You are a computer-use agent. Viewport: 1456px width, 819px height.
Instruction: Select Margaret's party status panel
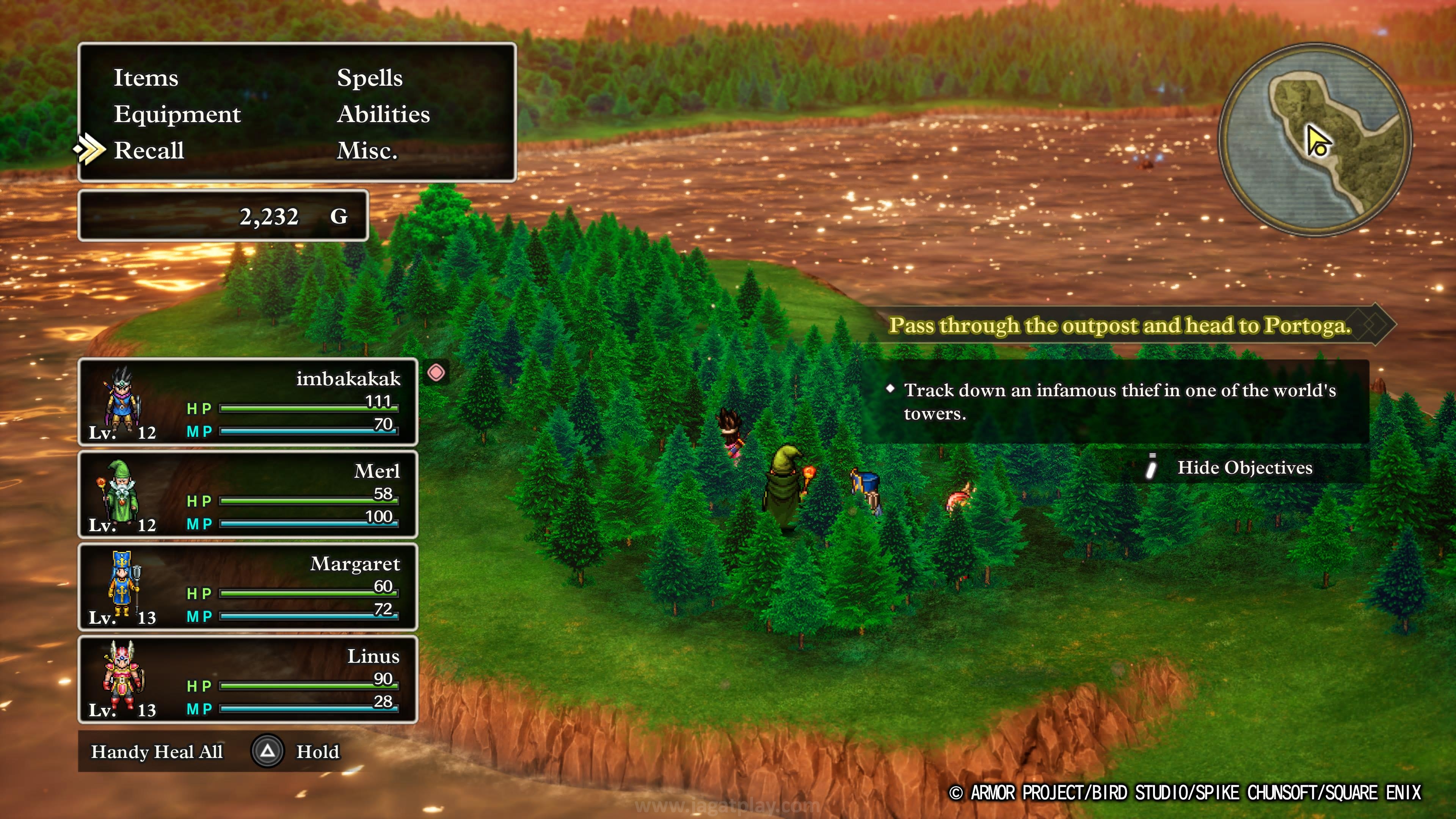248,587
